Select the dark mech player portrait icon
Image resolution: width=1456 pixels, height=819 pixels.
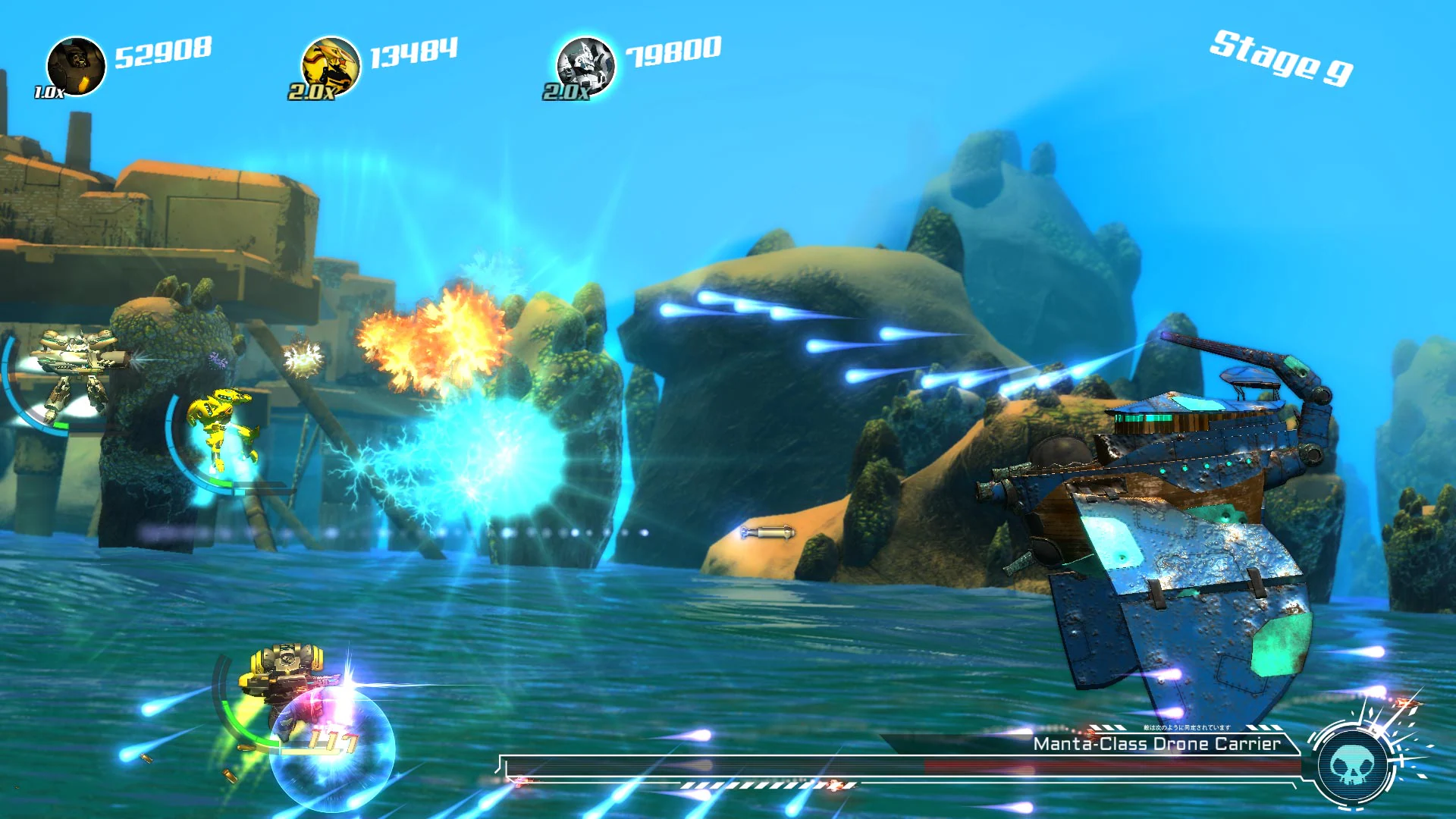pyautogui.click(x=78, y=64)
